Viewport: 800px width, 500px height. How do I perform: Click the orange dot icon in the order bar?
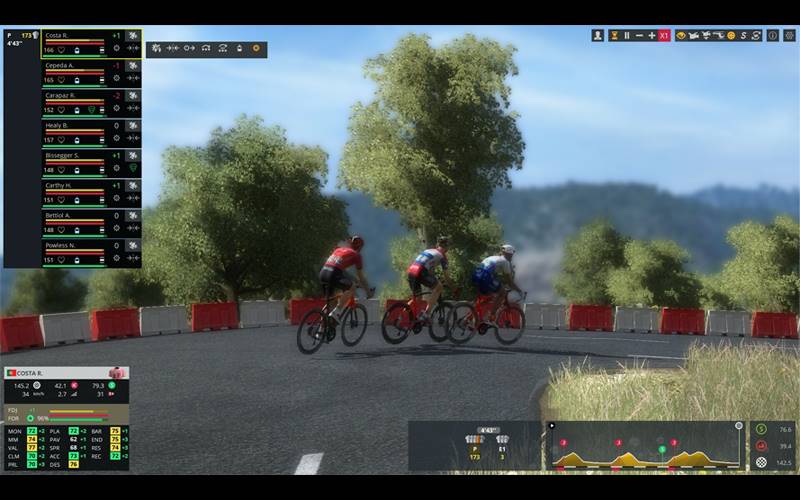point(255,48)
